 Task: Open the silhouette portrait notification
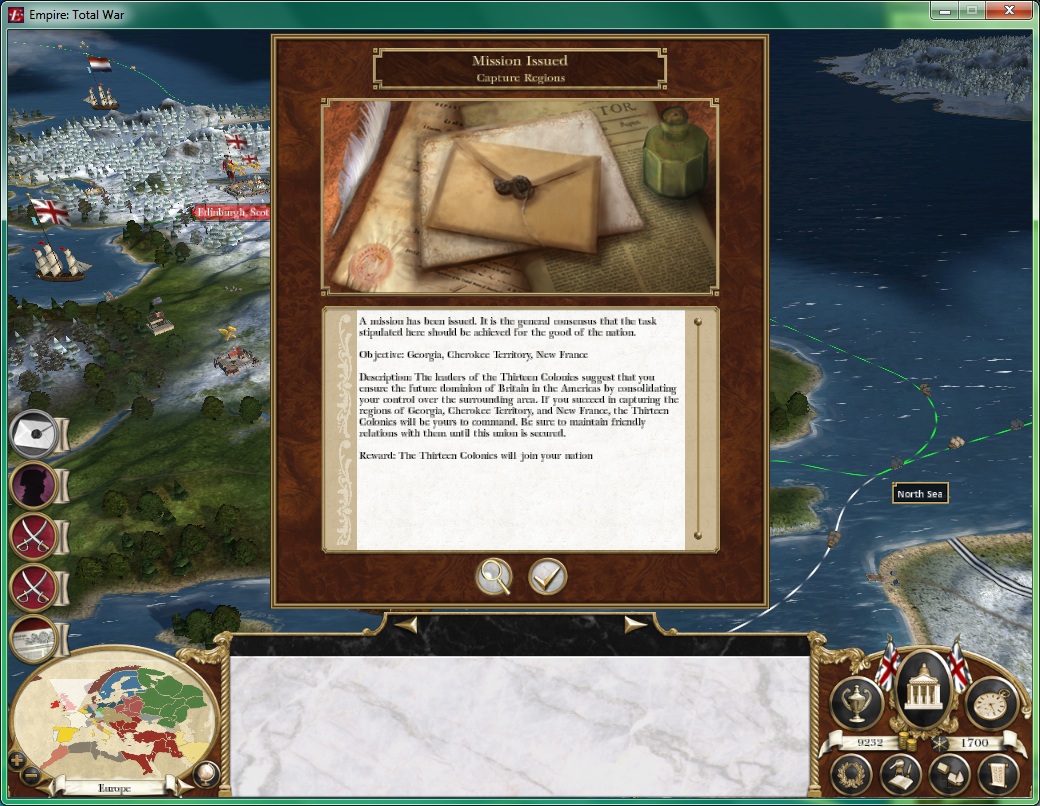pyautogui.click(x=34, y=484)
